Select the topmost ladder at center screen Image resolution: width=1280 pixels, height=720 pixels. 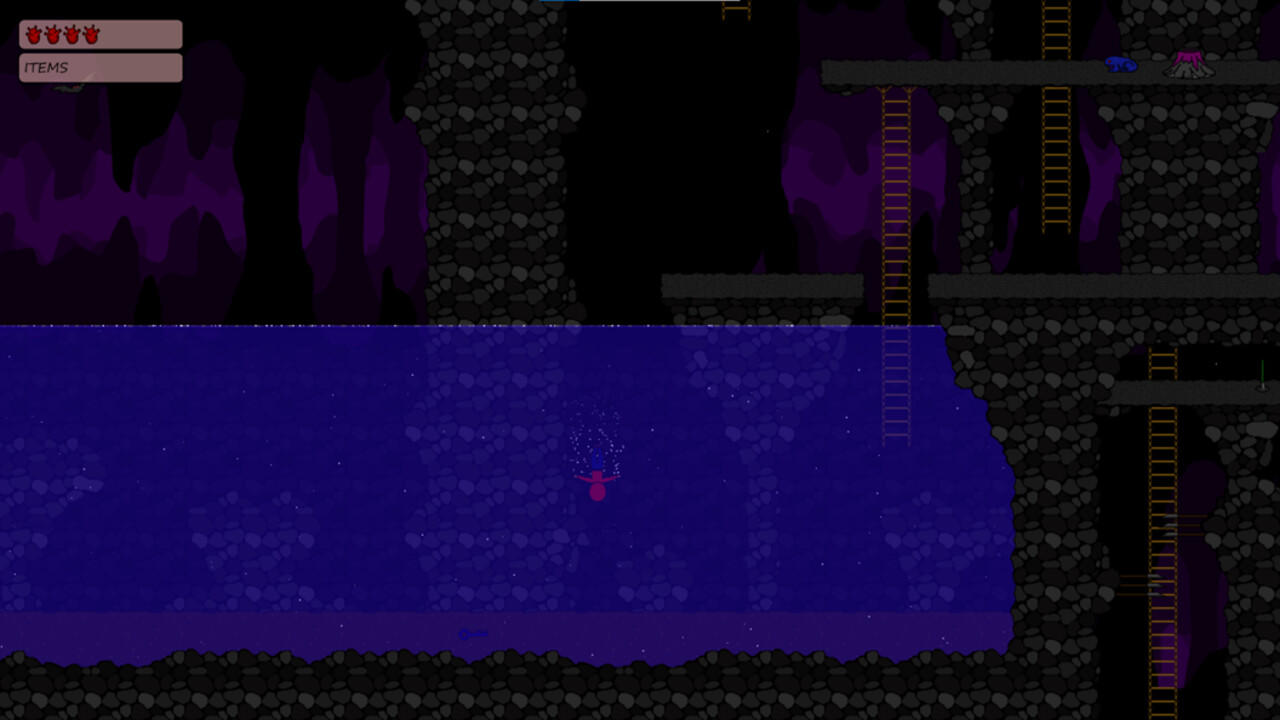tap(735, 10)
